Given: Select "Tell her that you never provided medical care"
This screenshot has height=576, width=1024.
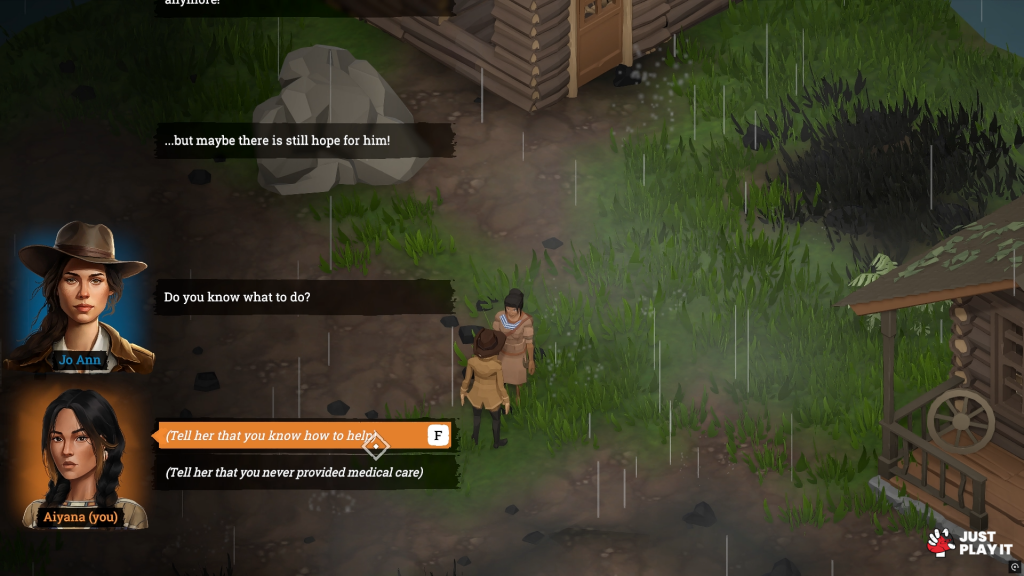Looking at the screenshot, I should pos(294,472).
